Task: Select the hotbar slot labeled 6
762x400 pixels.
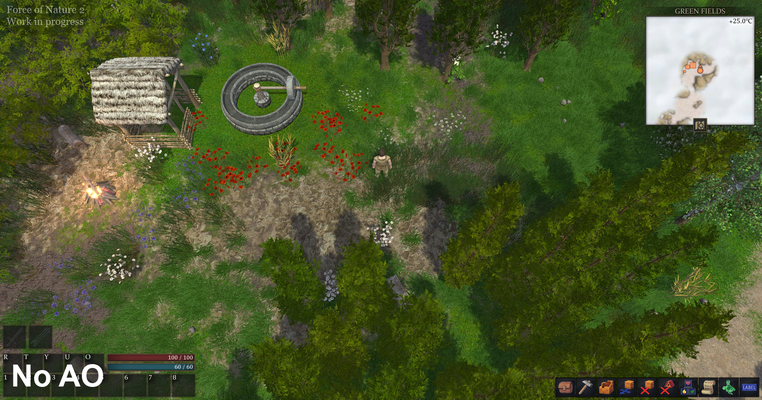Action: [133, 385]
